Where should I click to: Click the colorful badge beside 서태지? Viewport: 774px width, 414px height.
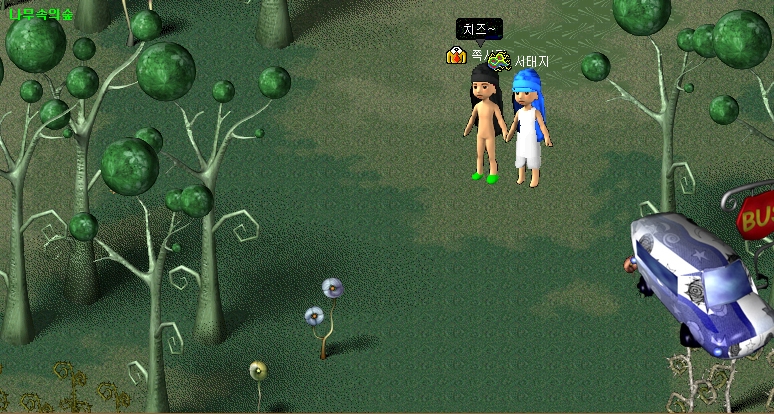[499, 60]
